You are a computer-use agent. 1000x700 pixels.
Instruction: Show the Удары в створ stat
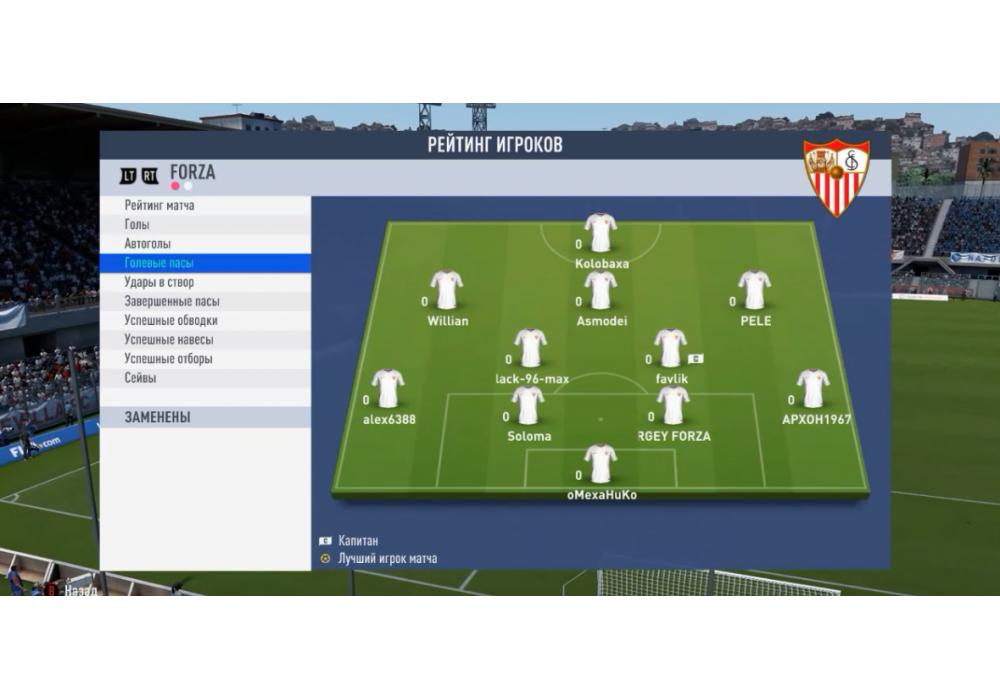(161, 282)
